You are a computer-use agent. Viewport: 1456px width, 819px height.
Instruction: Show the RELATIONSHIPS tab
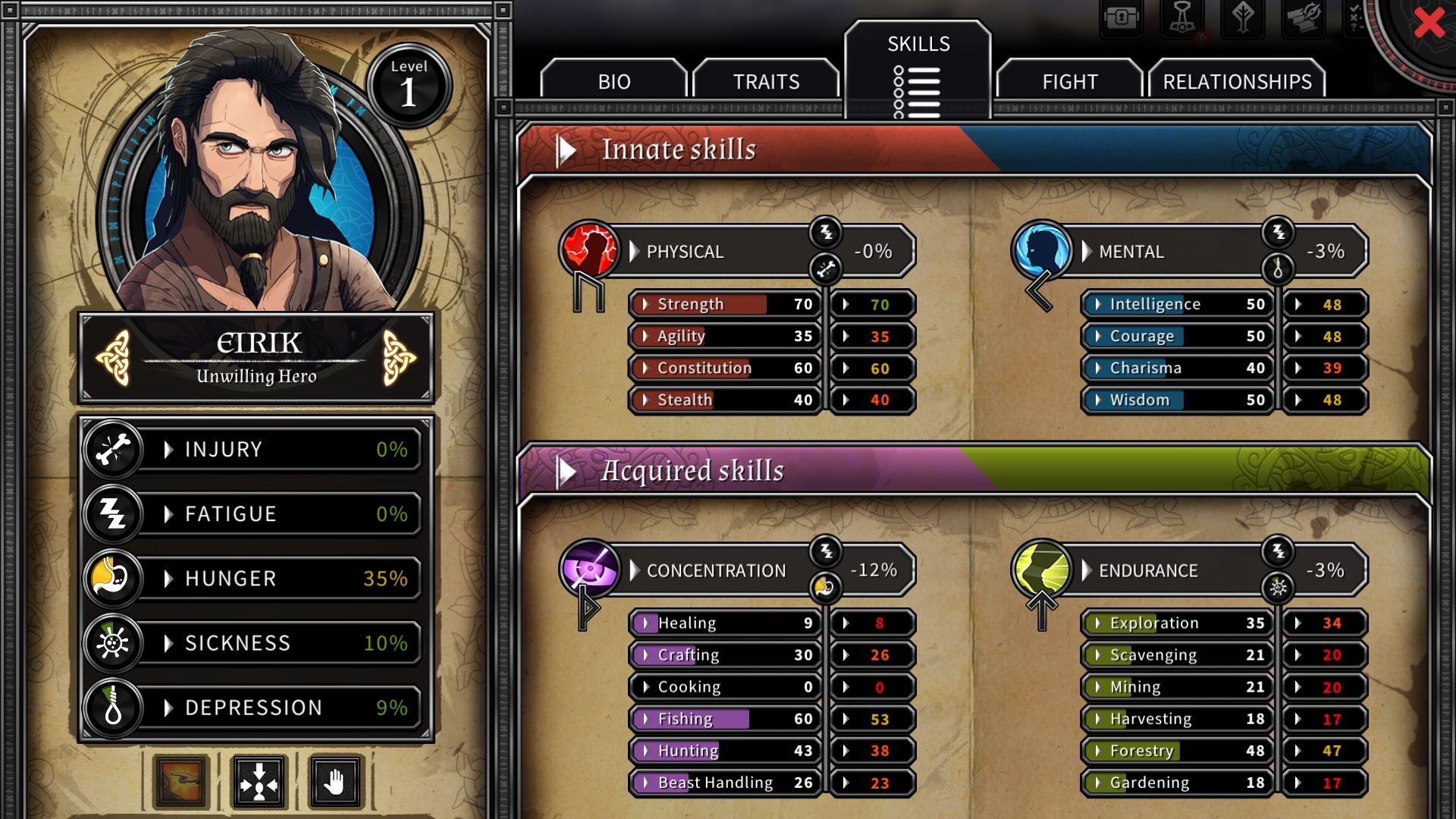[1237, 81]
